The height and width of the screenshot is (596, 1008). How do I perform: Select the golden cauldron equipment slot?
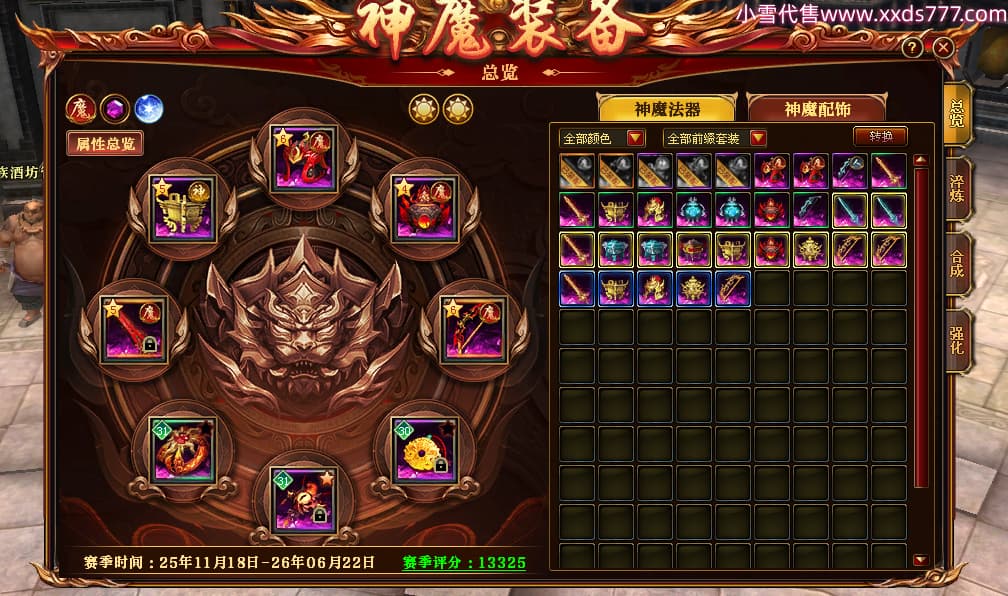pyautogui.click(x=182, y=208)
